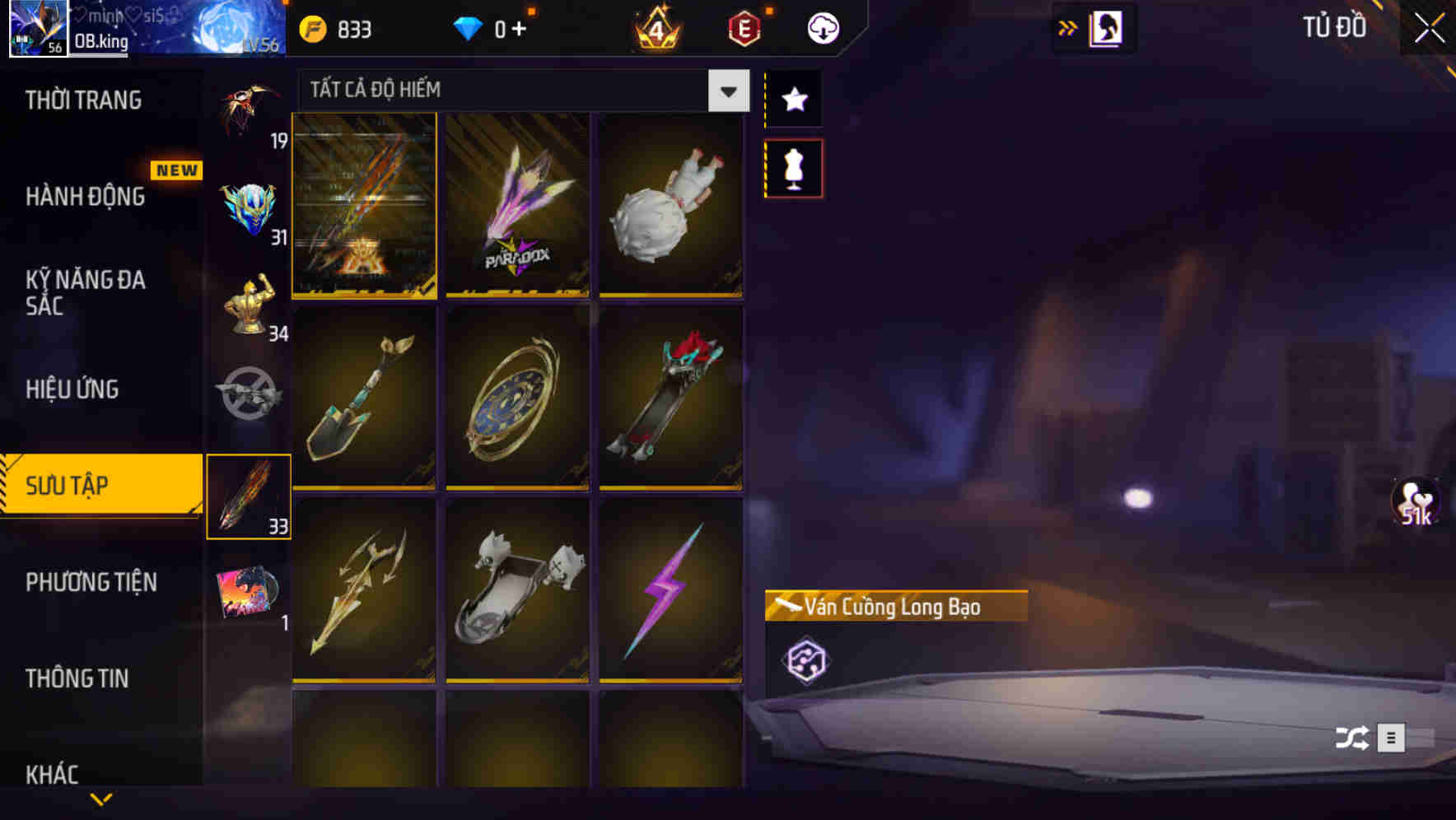The width and height of the screenshot is (1456, 820).
Task: Click the cloud download icon in the top bar
Action: click(x=822, y=27)
